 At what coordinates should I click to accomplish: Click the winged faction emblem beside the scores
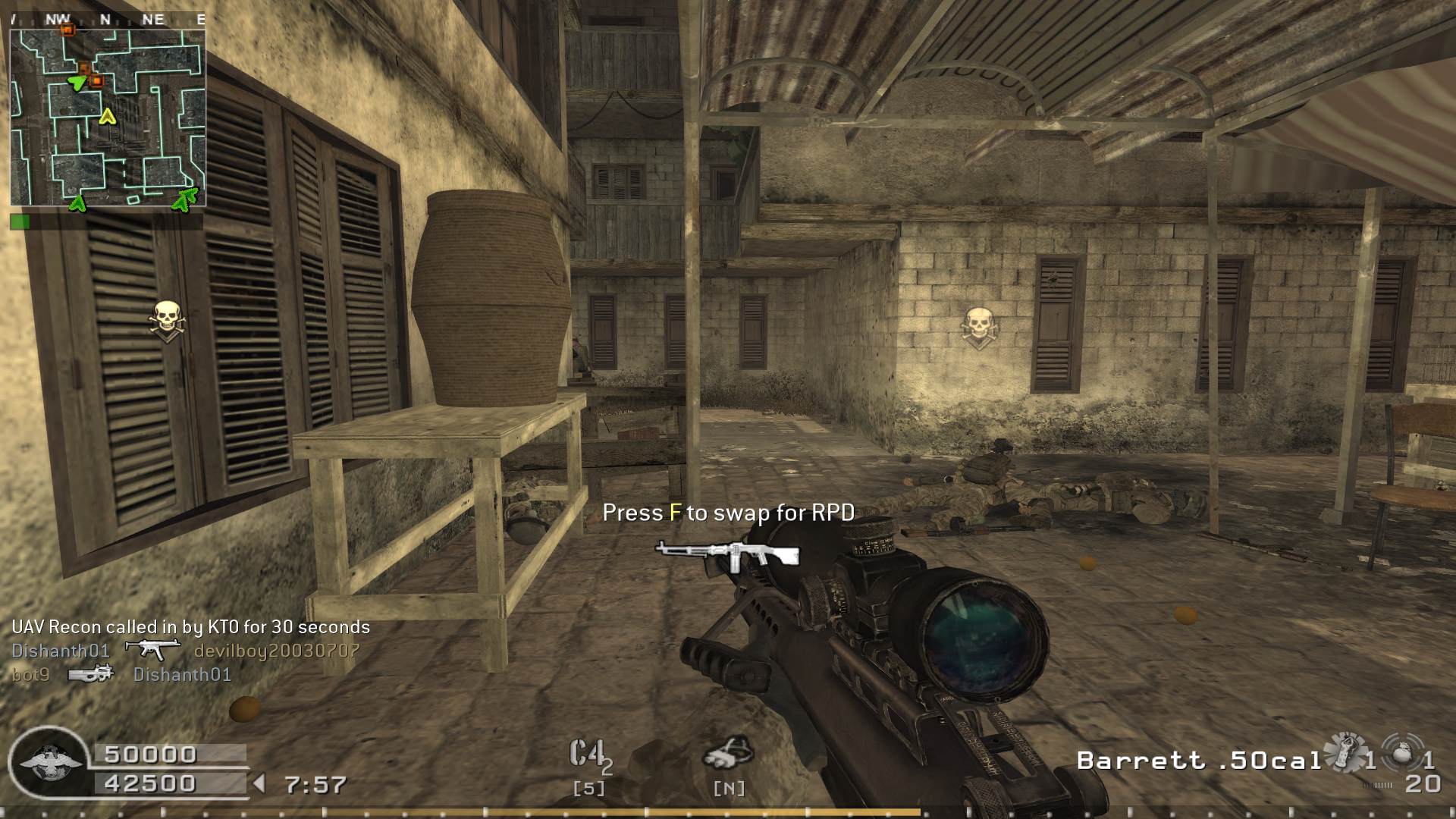[50, 764]
